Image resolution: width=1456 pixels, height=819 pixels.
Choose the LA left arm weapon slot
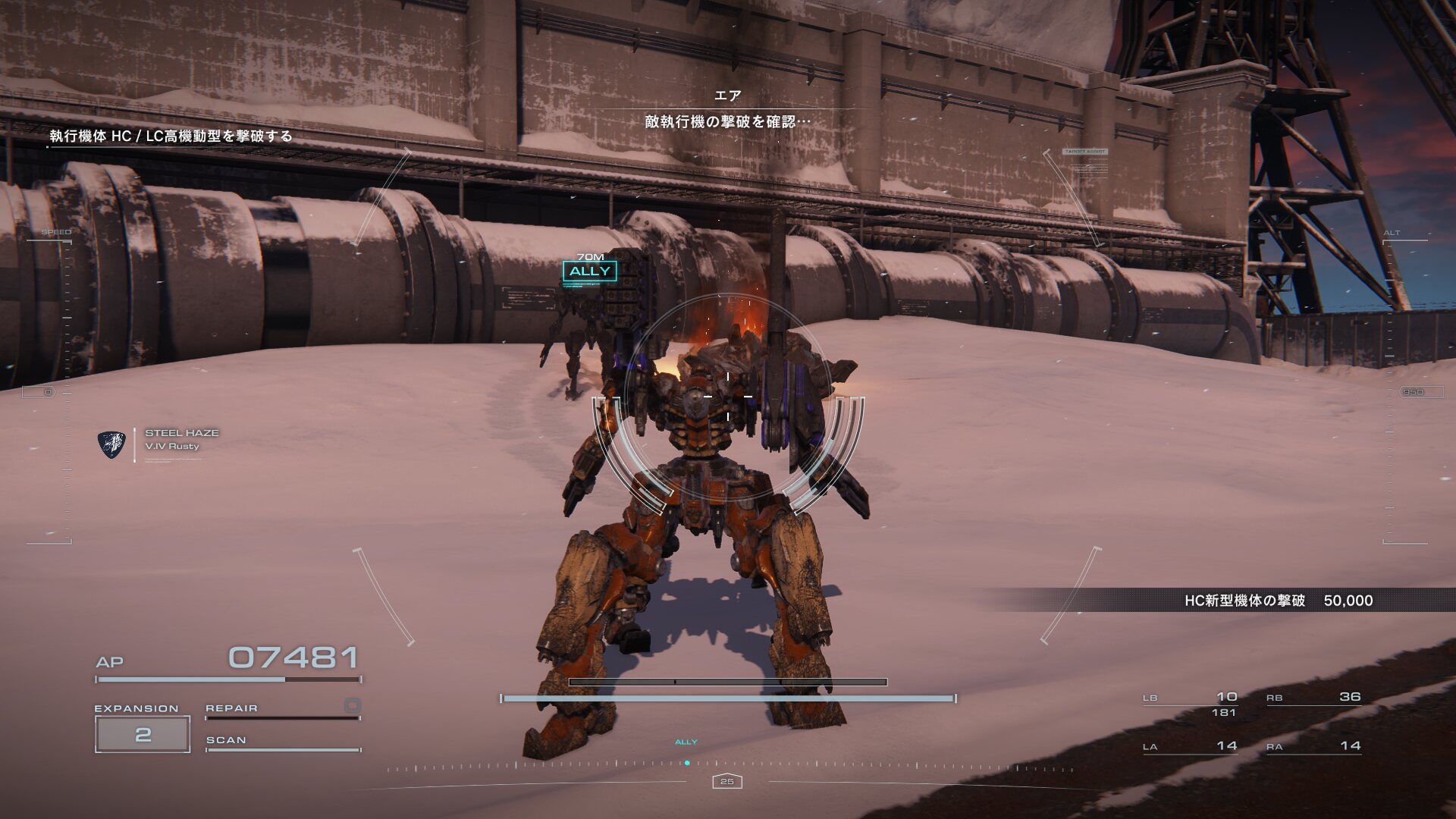(x=1190, y=747)
